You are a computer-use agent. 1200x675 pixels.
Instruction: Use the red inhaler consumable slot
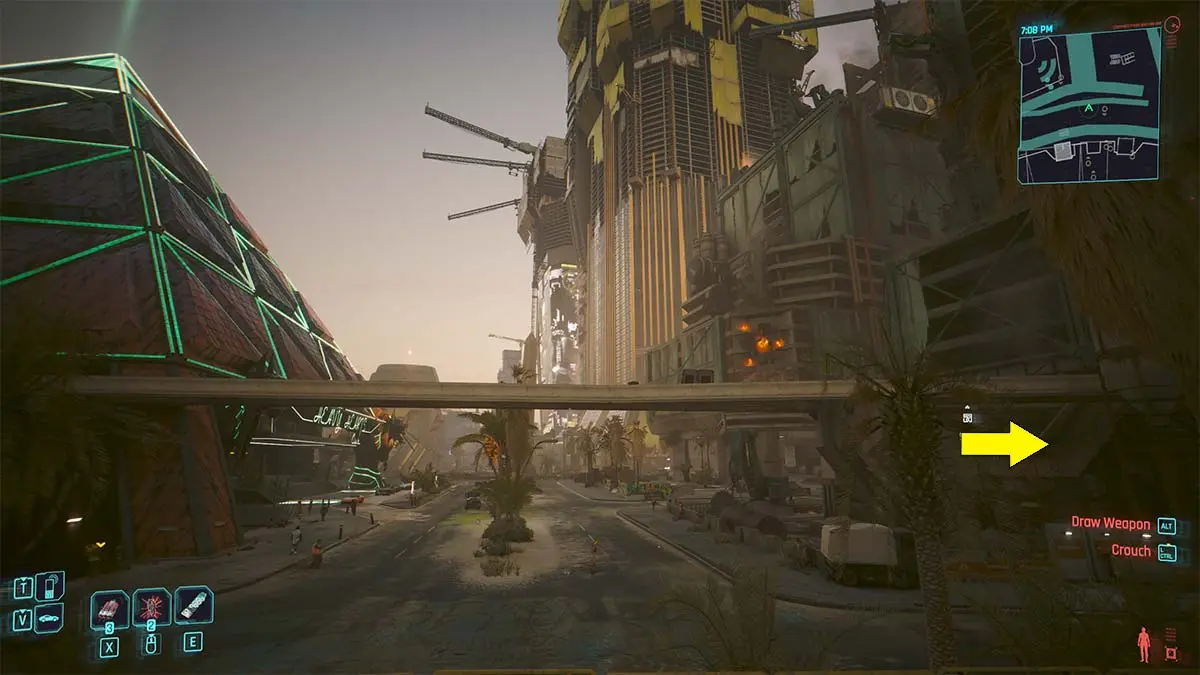110,608
